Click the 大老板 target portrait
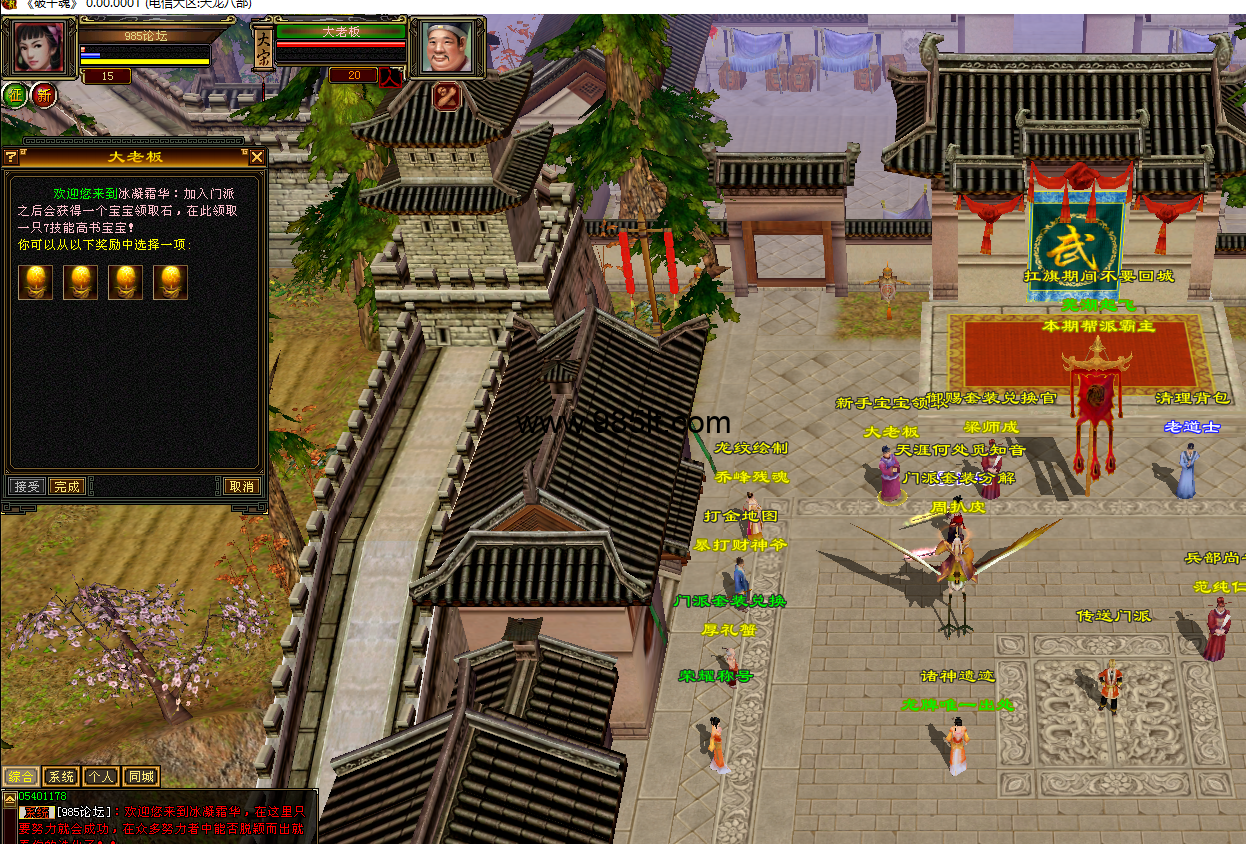This screenshot has height=844, width=1246. pyautogui.click(x=446, y=46)
